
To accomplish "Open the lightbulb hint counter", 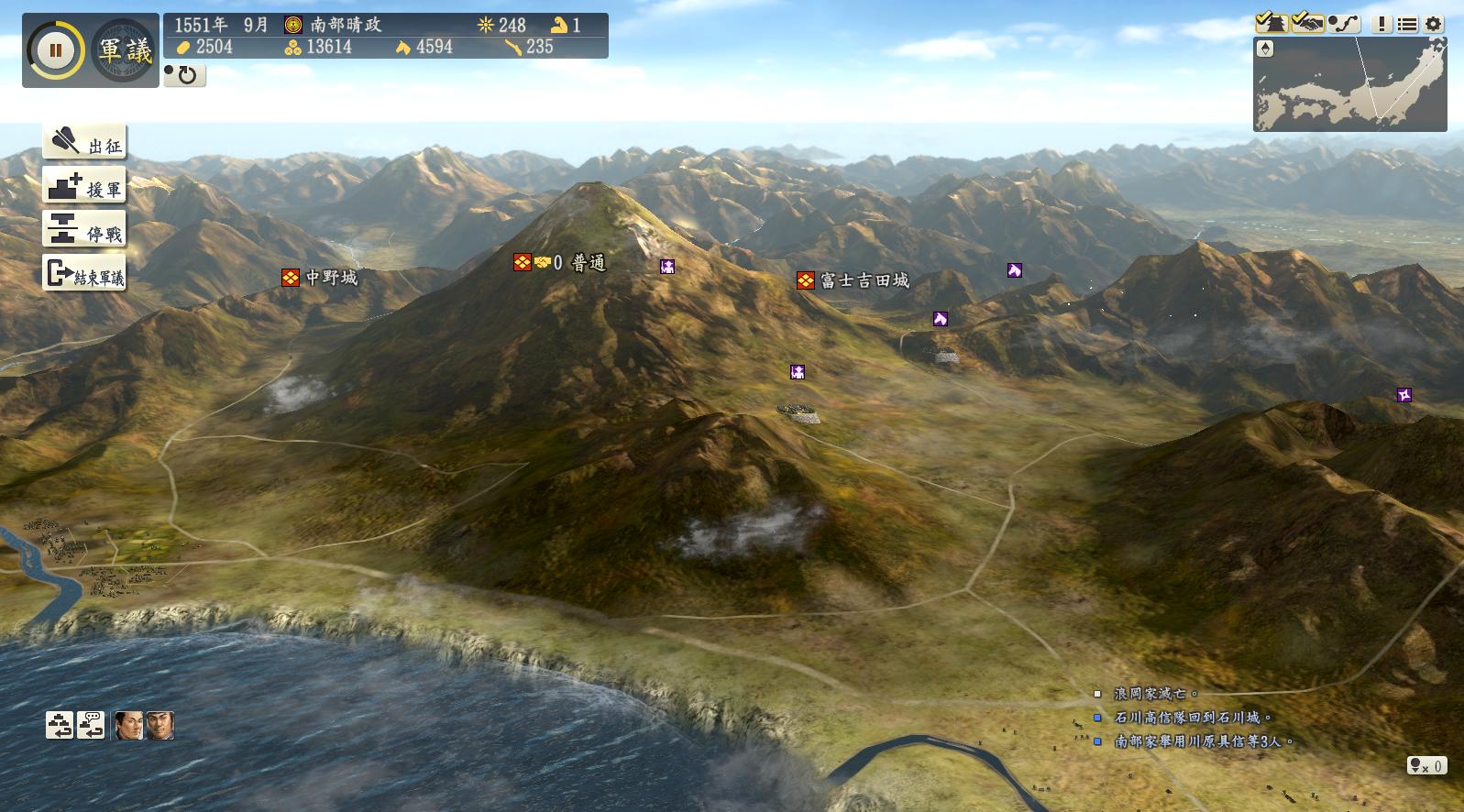I will point(1427,765).
